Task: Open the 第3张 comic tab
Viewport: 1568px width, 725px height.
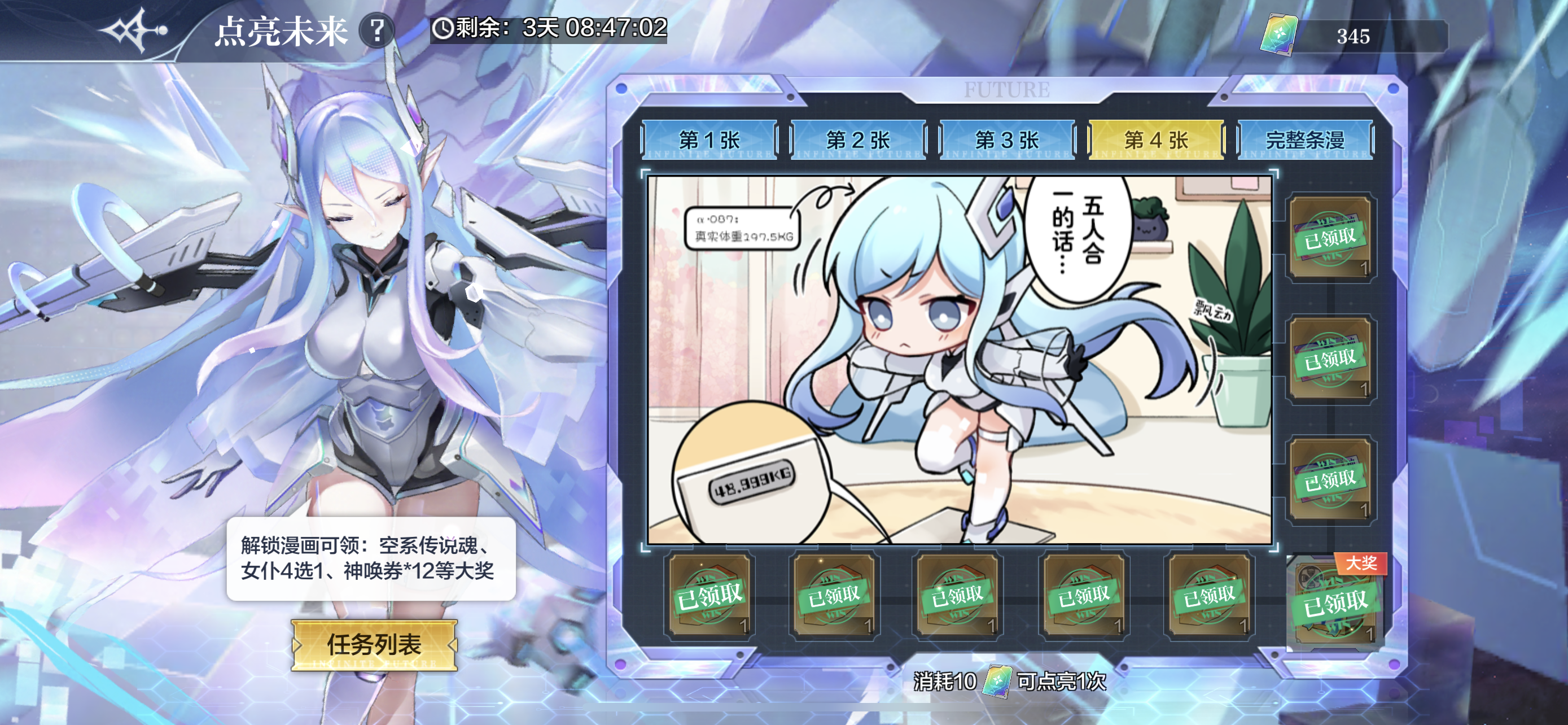Action: tap(1007, 141)
